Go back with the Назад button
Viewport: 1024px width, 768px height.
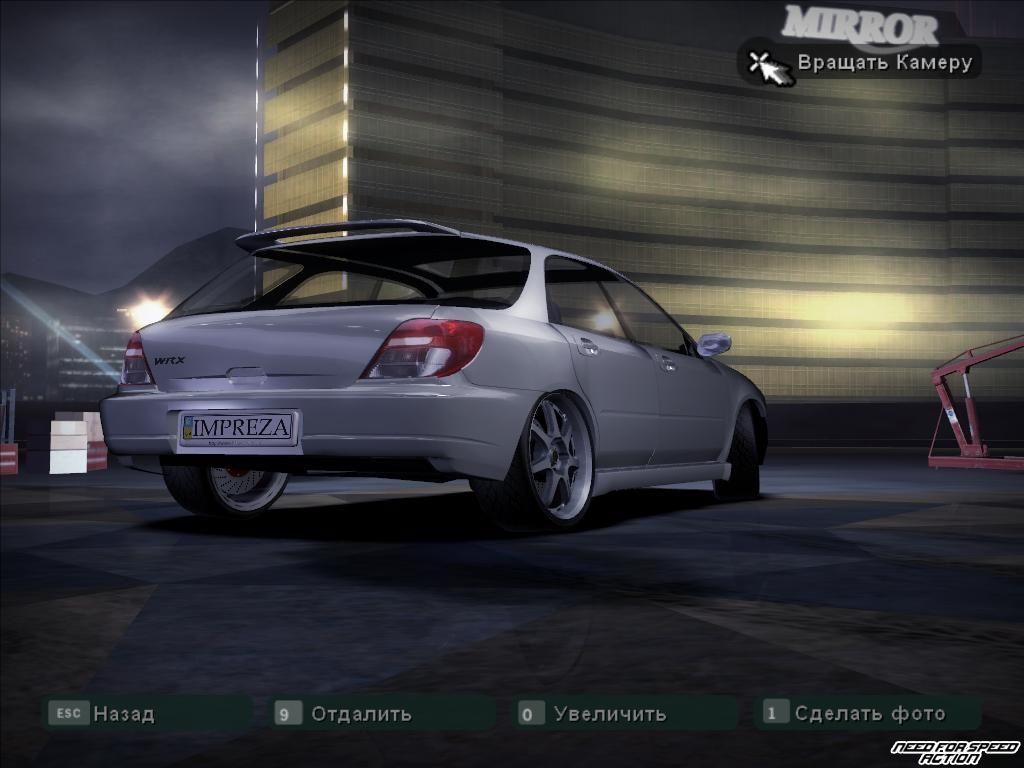tap(123, 714)
